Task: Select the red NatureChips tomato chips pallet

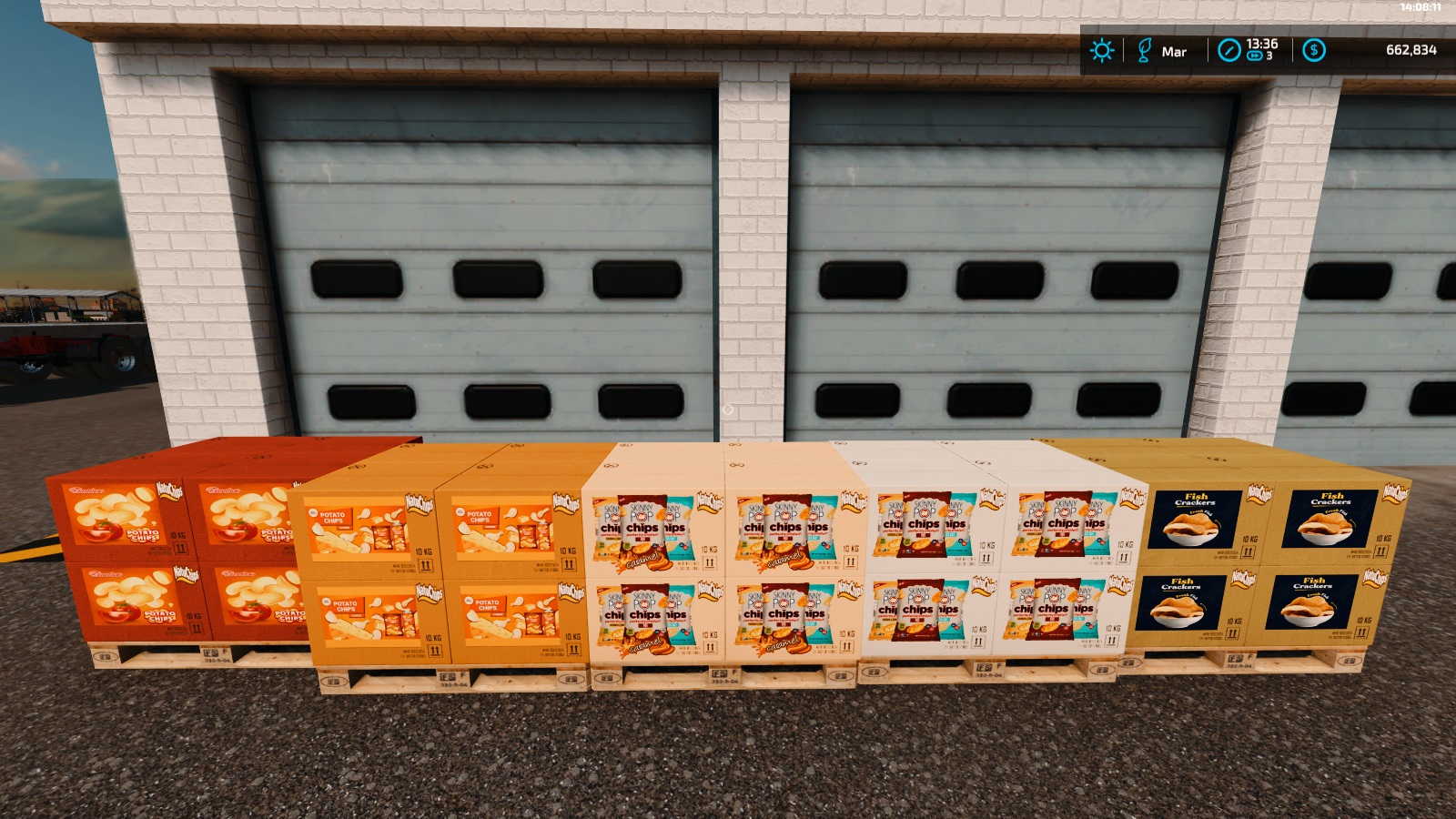Action: (x=164, y=555)
